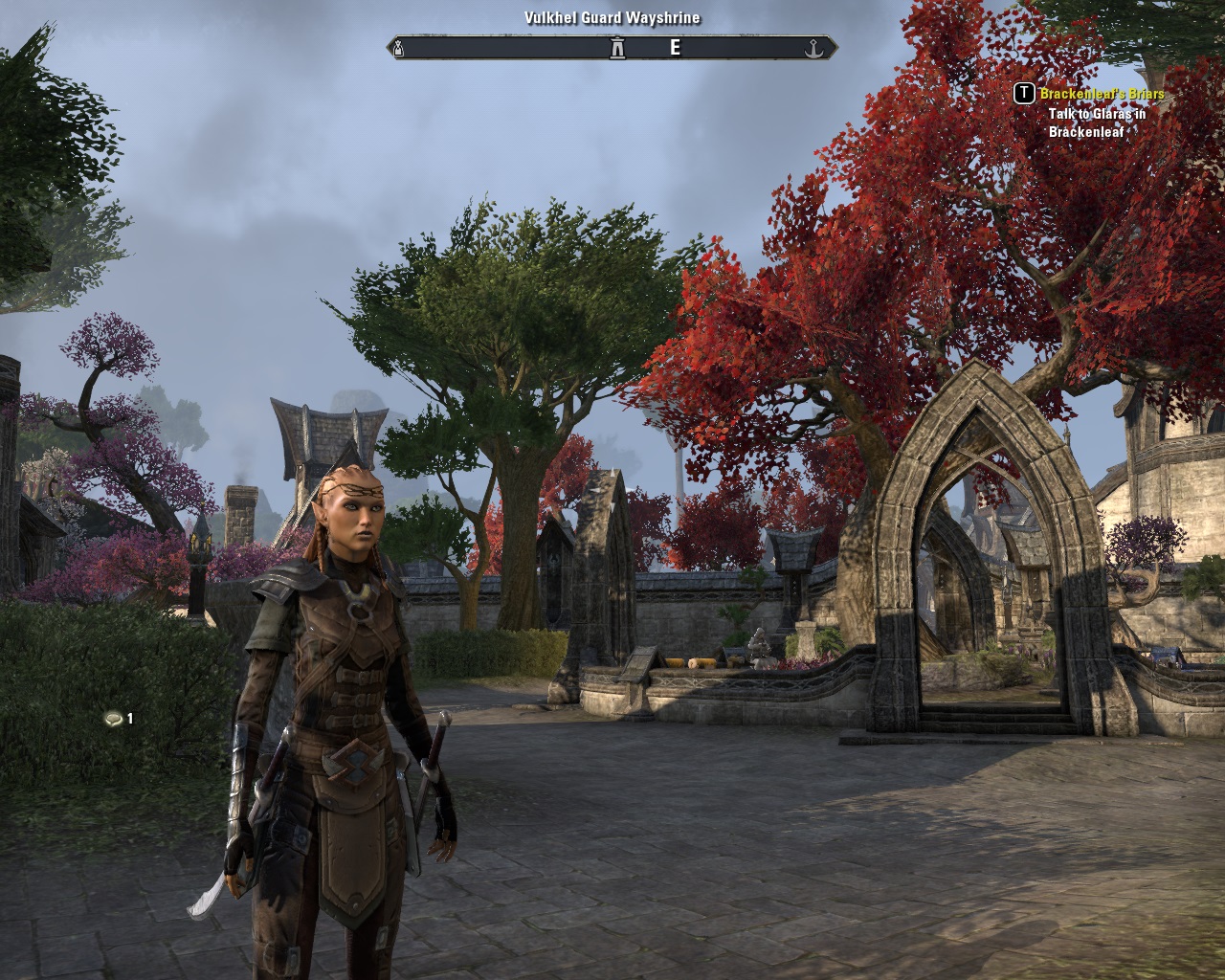1225x980 pixels.
Task: Open the chat notification speech bubble
Action: tap(114, 719)
